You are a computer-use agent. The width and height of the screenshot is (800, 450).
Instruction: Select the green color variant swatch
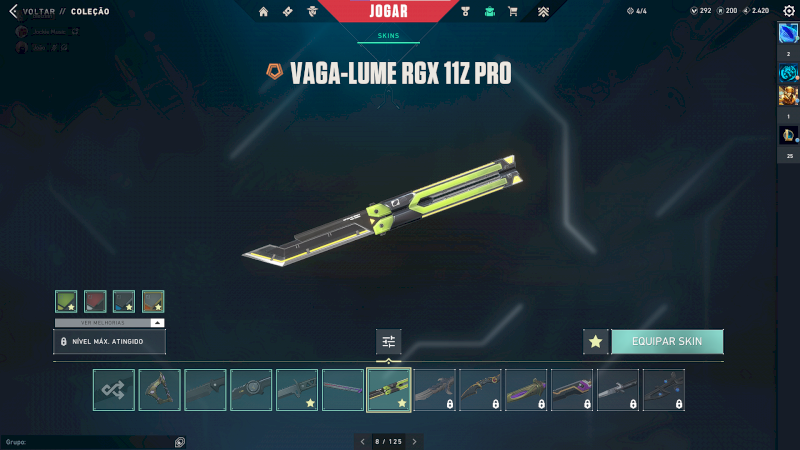click(66, 301)
